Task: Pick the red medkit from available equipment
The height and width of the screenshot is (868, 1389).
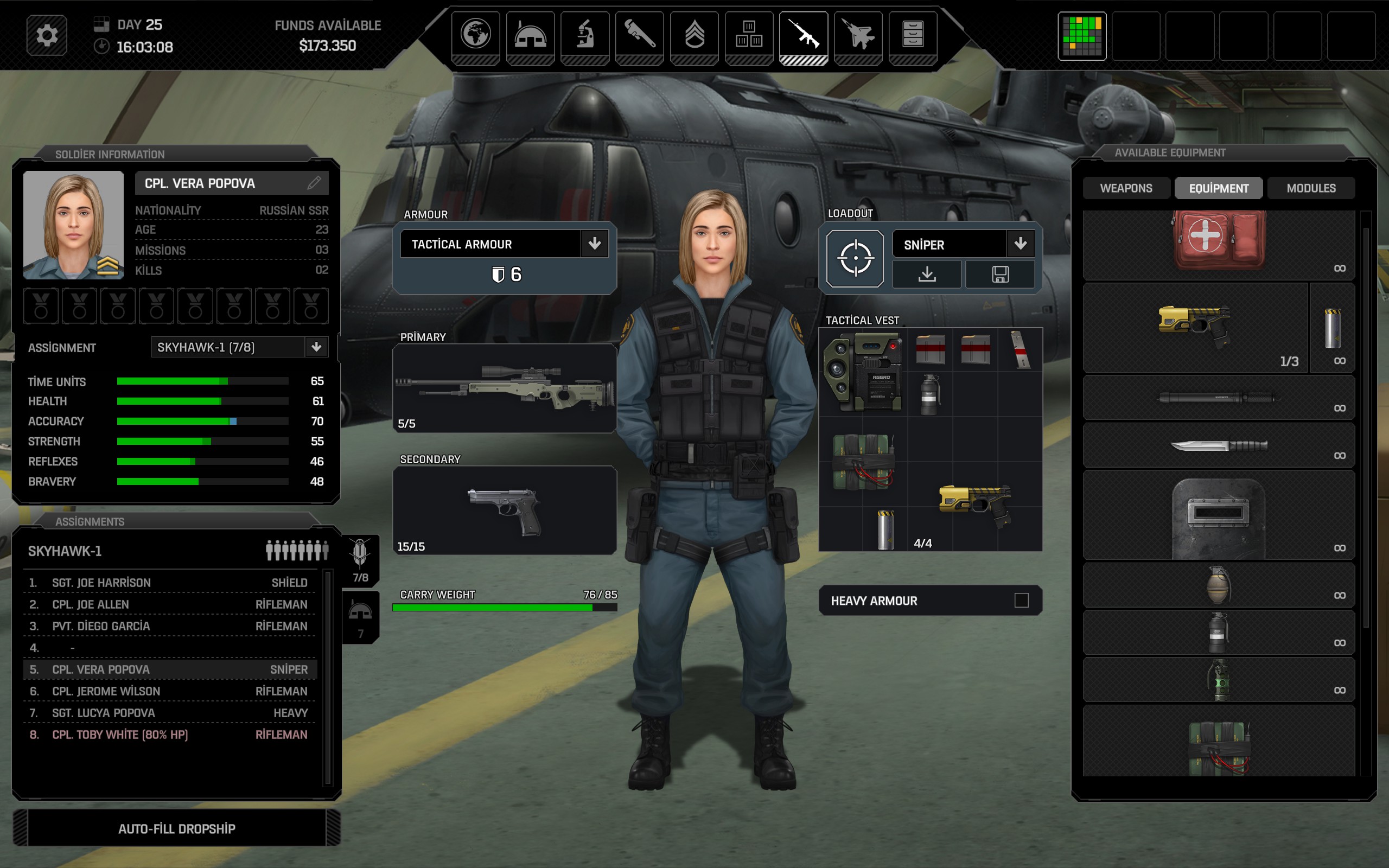Action: pos(1218,241)
